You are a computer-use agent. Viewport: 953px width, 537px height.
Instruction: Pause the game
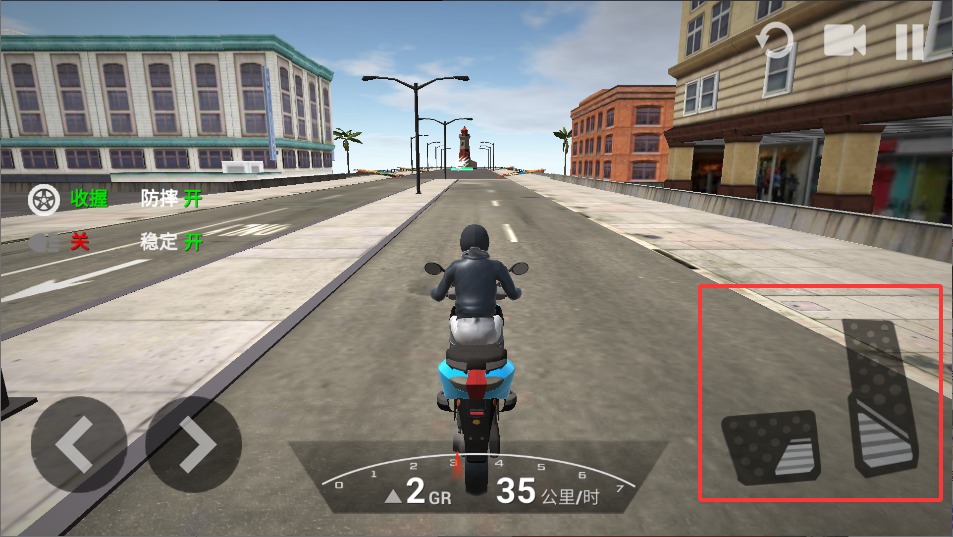[910, 41]
